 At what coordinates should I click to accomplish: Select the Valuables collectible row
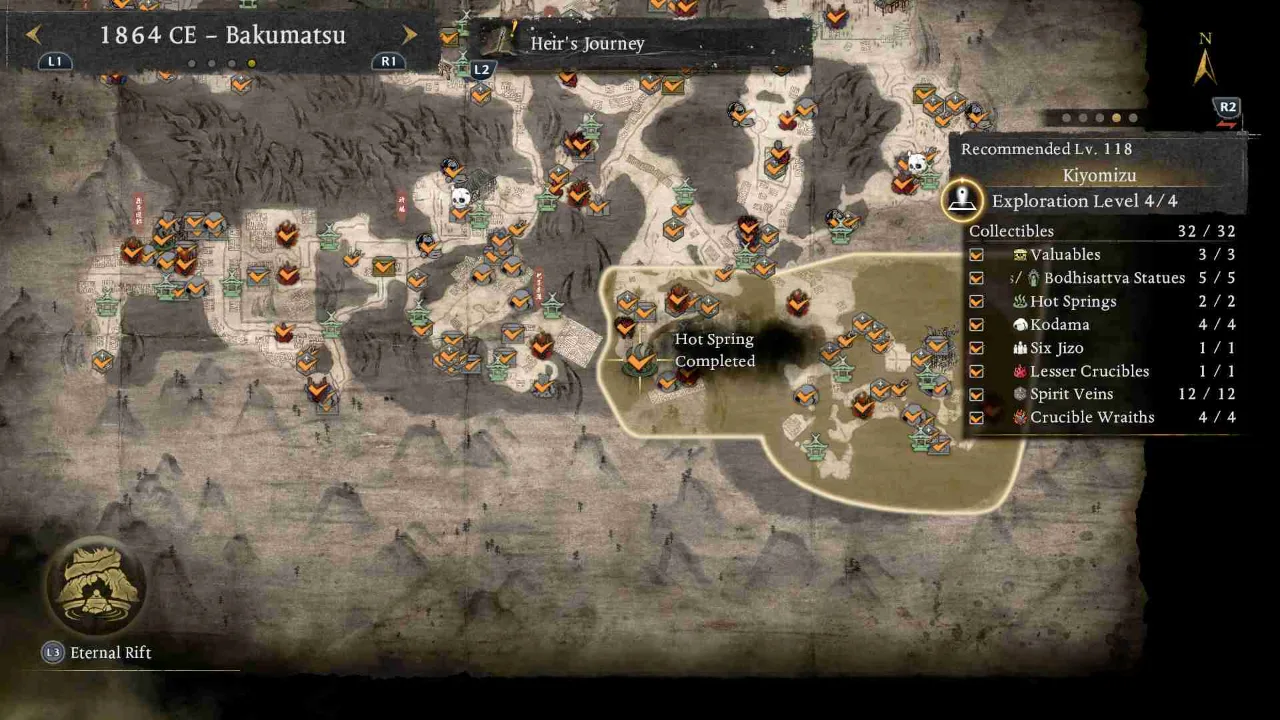coord(1105,255)
